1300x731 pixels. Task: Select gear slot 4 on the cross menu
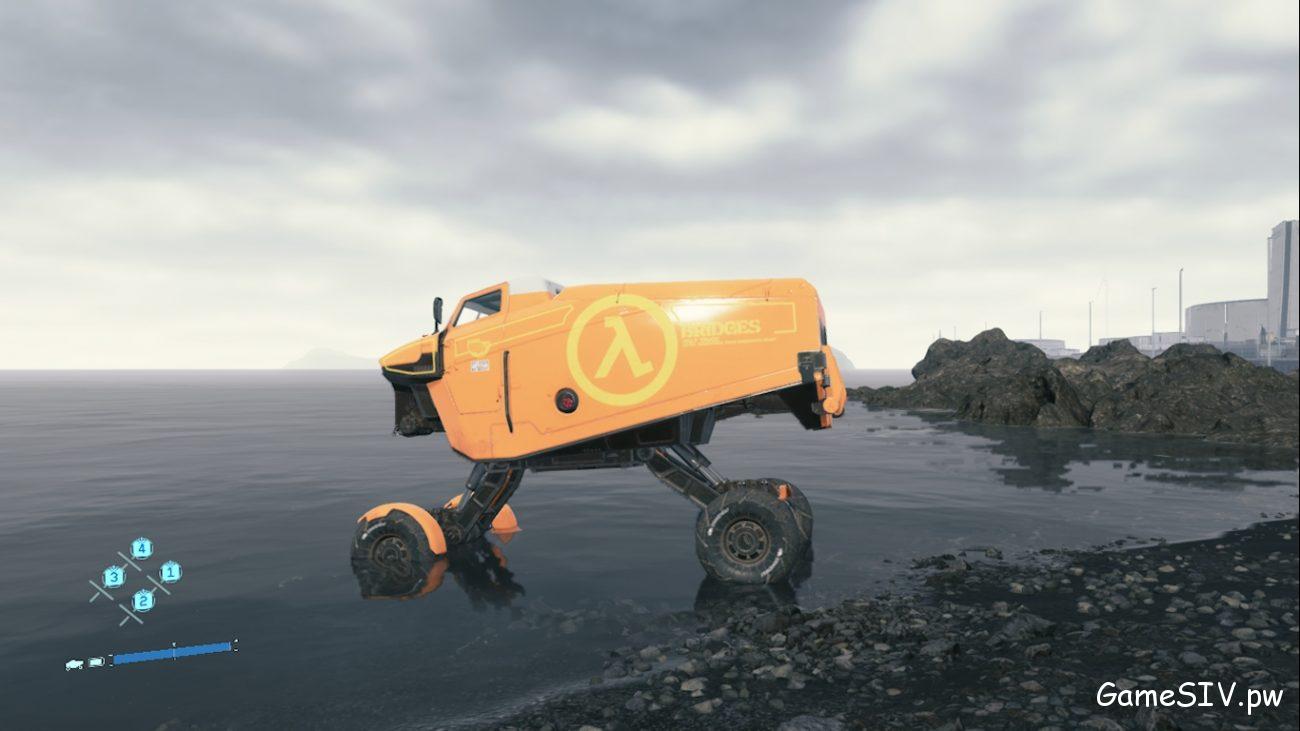tap(142, 548)
